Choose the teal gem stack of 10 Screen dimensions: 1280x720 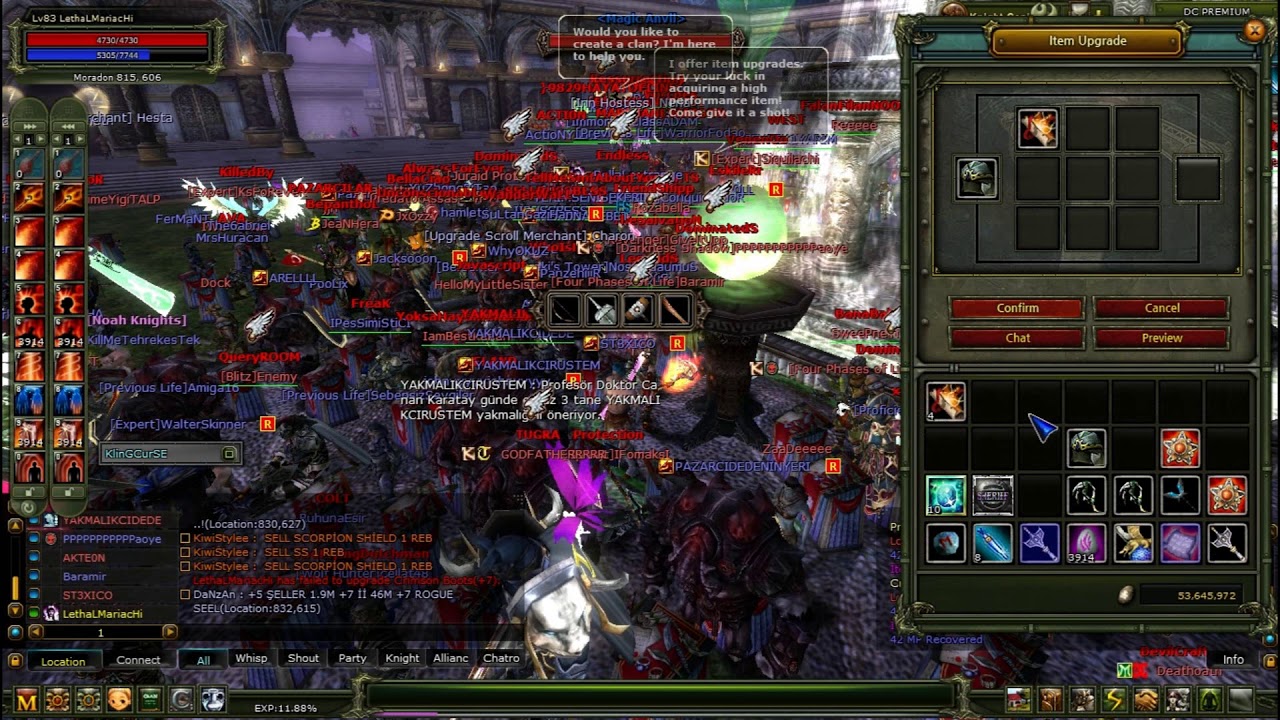[x=945, y=495]
